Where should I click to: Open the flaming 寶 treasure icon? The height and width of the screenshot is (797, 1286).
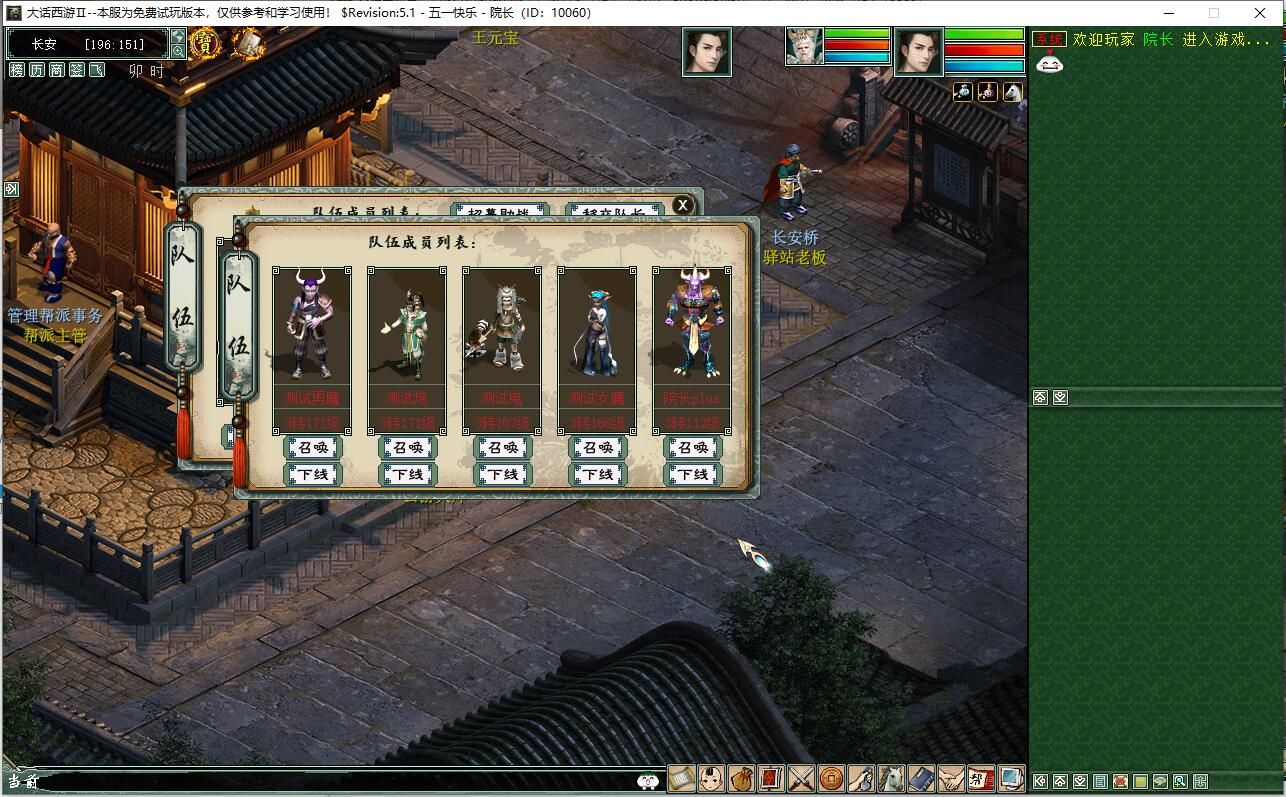pyautogui.click(x=205, y=43)
